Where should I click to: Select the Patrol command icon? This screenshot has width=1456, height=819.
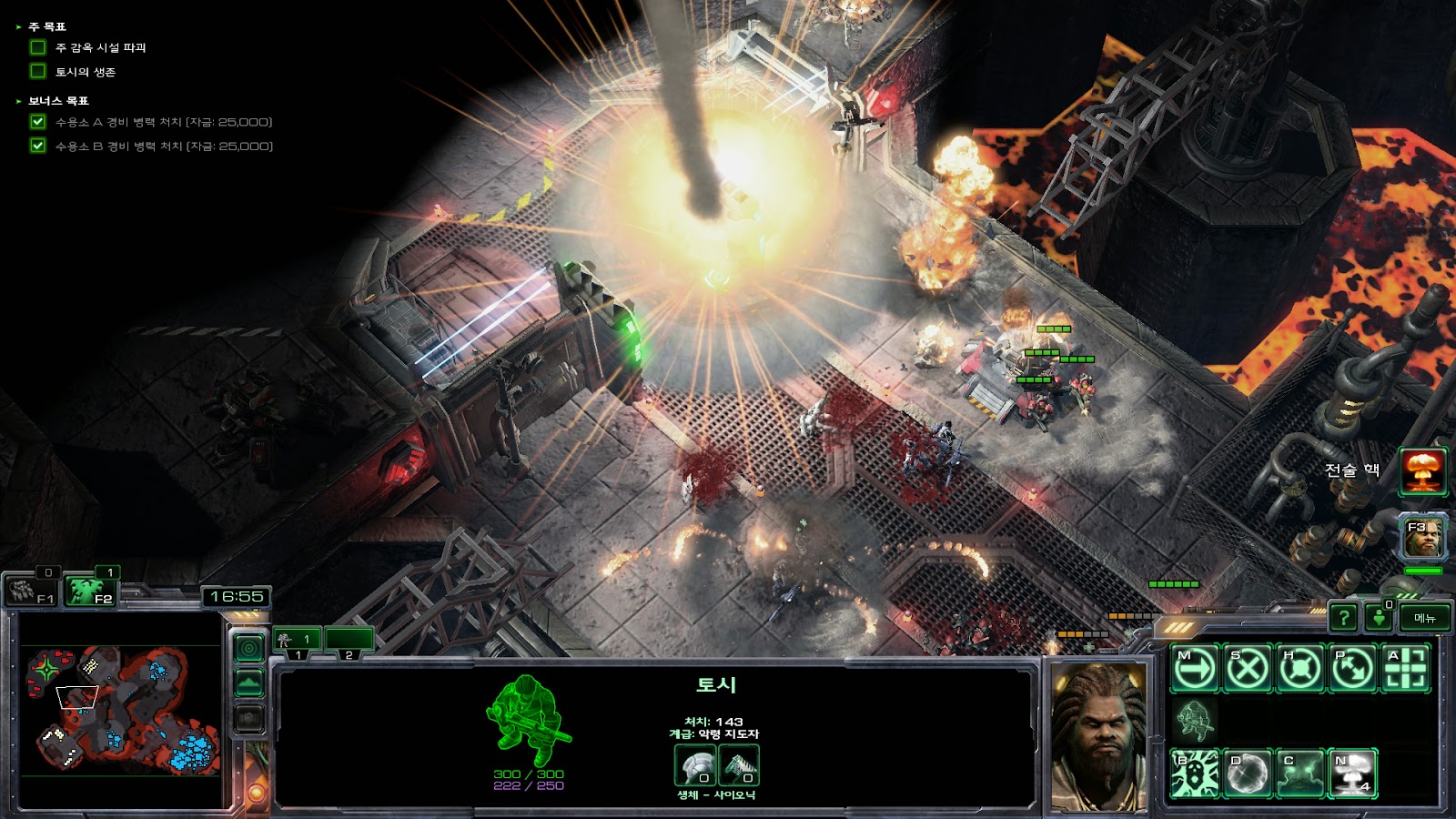coord(1353,669)
